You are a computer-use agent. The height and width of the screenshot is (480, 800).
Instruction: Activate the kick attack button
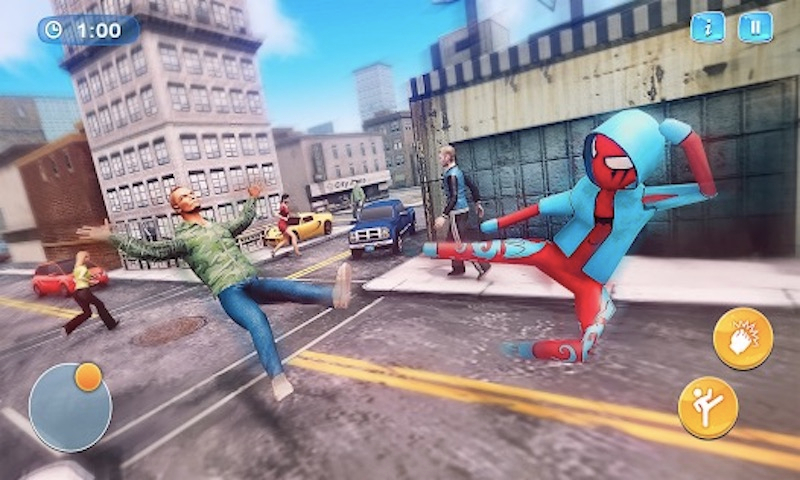[708, 407]
